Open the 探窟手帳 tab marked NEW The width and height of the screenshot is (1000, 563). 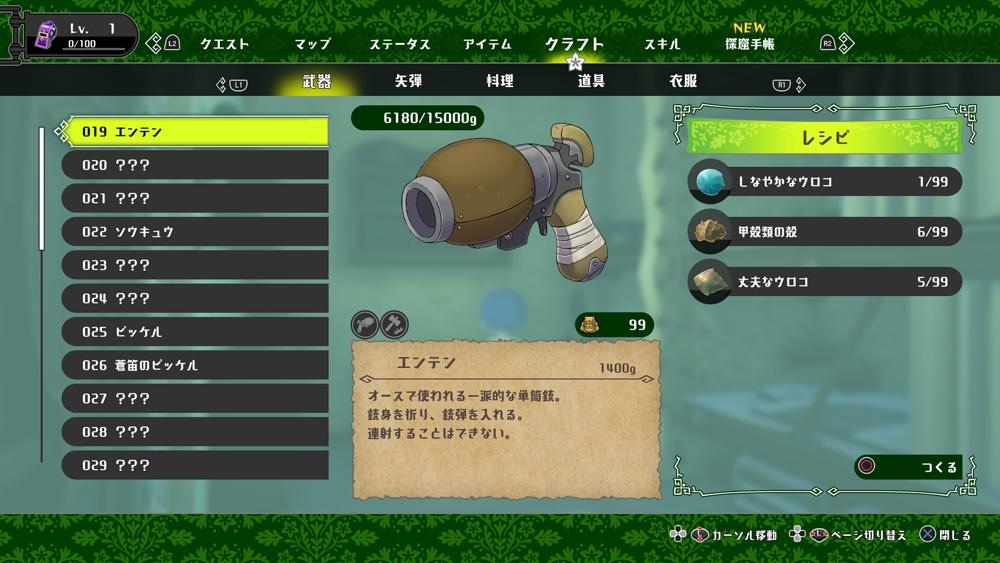(749, 44)
